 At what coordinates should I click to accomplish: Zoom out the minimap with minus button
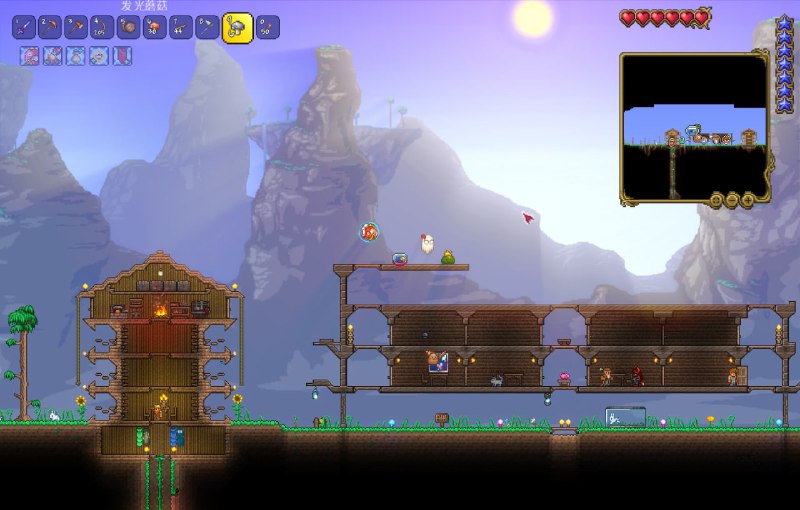(x=732, y=200)
